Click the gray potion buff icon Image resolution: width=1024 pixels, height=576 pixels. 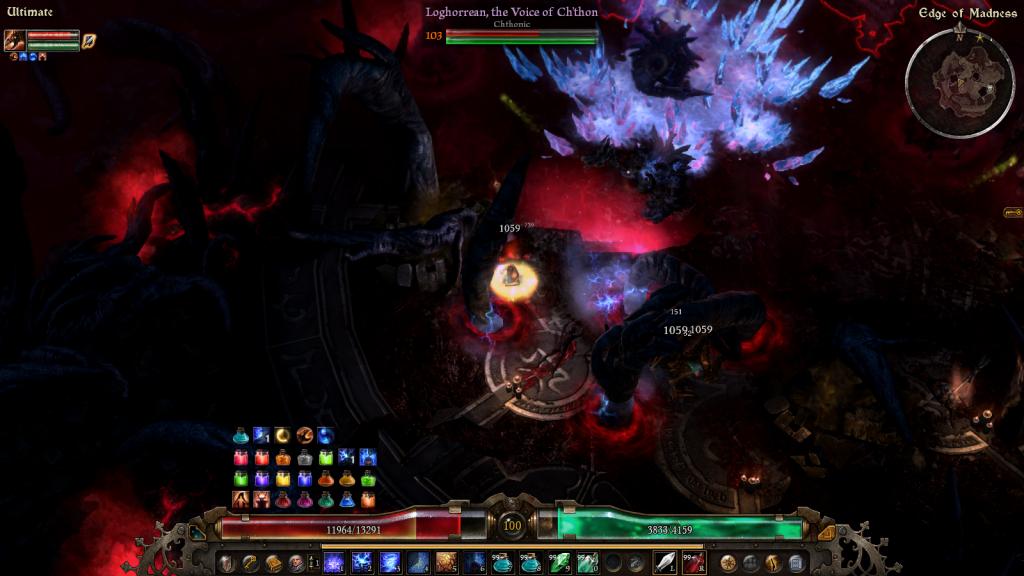point(305,458)
